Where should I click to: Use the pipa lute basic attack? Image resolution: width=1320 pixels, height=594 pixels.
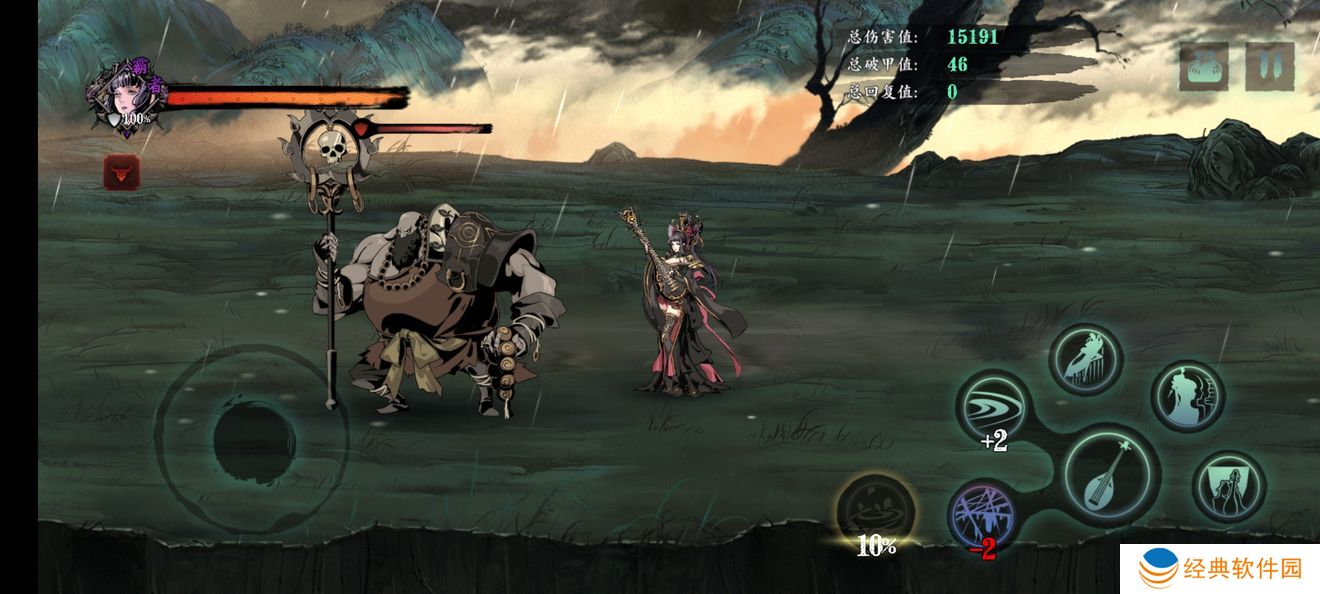(1111, 474)
